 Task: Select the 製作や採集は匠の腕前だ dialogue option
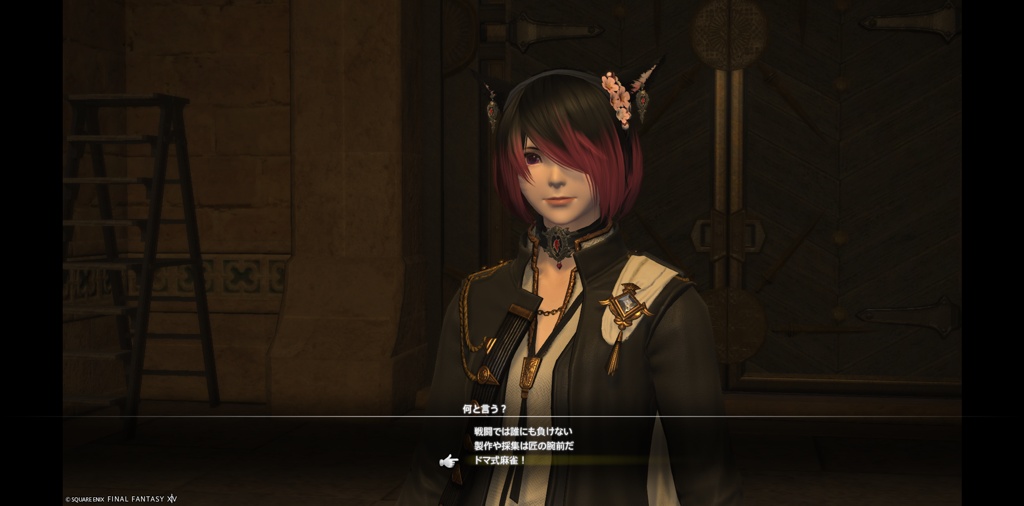(x=523, y=445)
